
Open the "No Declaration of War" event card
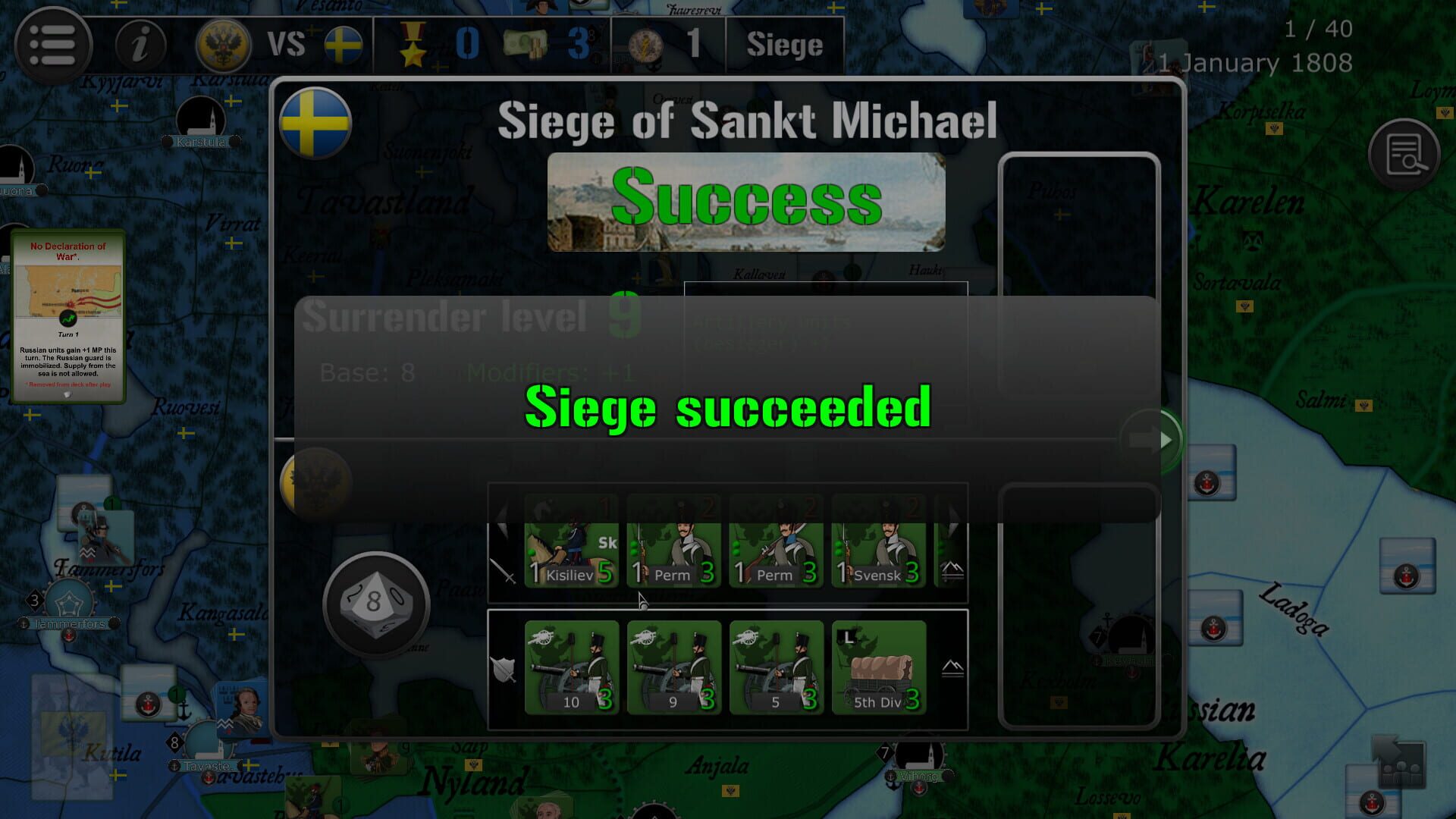68,315
